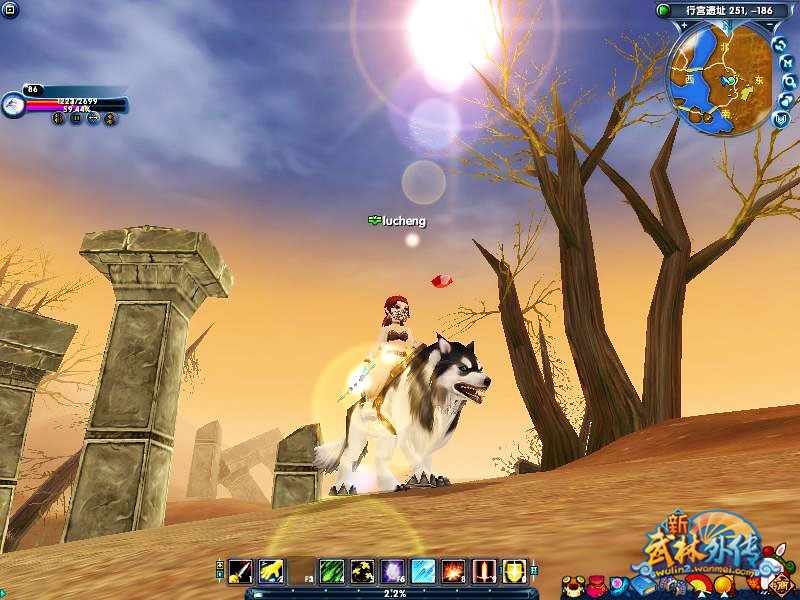This screenshot has width=800, height=600.
Task: Use the golden shield skill
Action: (x=514, y=571)
